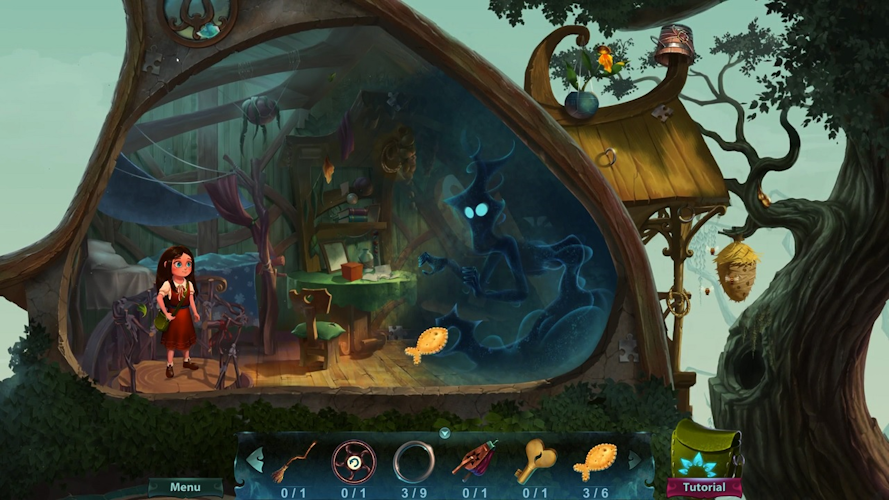The height and width of the screenshot is (500, 889).
Task: Select the round red wheel item
Action: 353,462
